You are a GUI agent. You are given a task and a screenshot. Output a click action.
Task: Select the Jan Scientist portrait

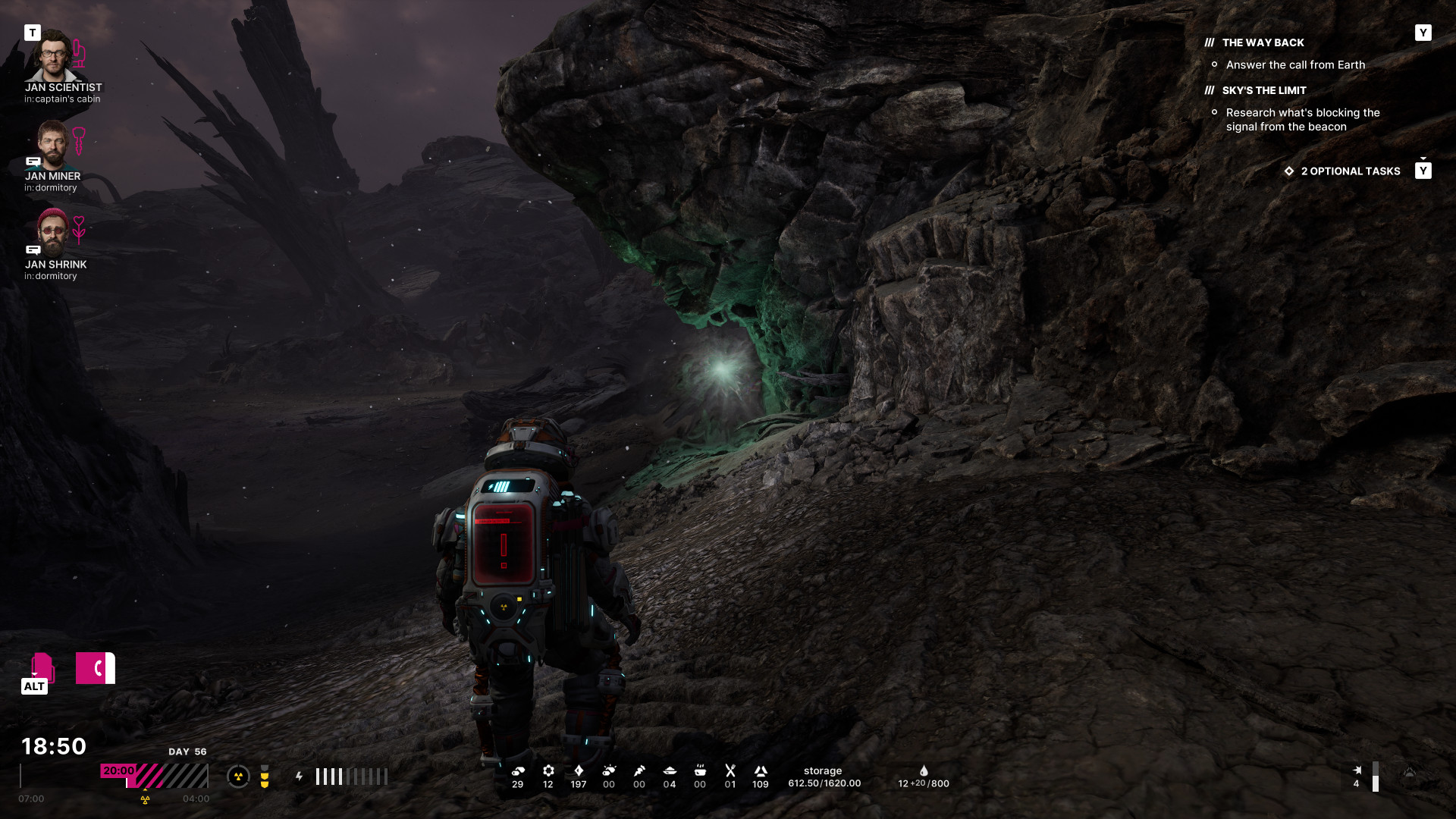click(x=52, y=56)
